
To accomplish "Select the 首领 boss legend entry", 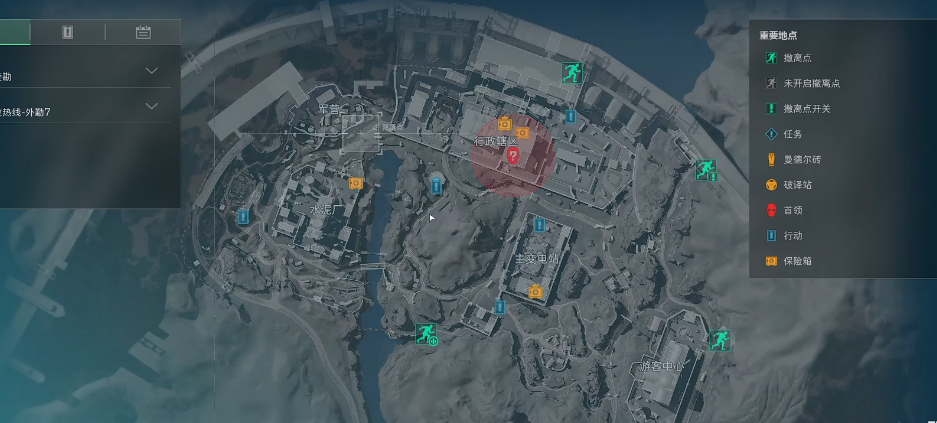I will 792,210.
